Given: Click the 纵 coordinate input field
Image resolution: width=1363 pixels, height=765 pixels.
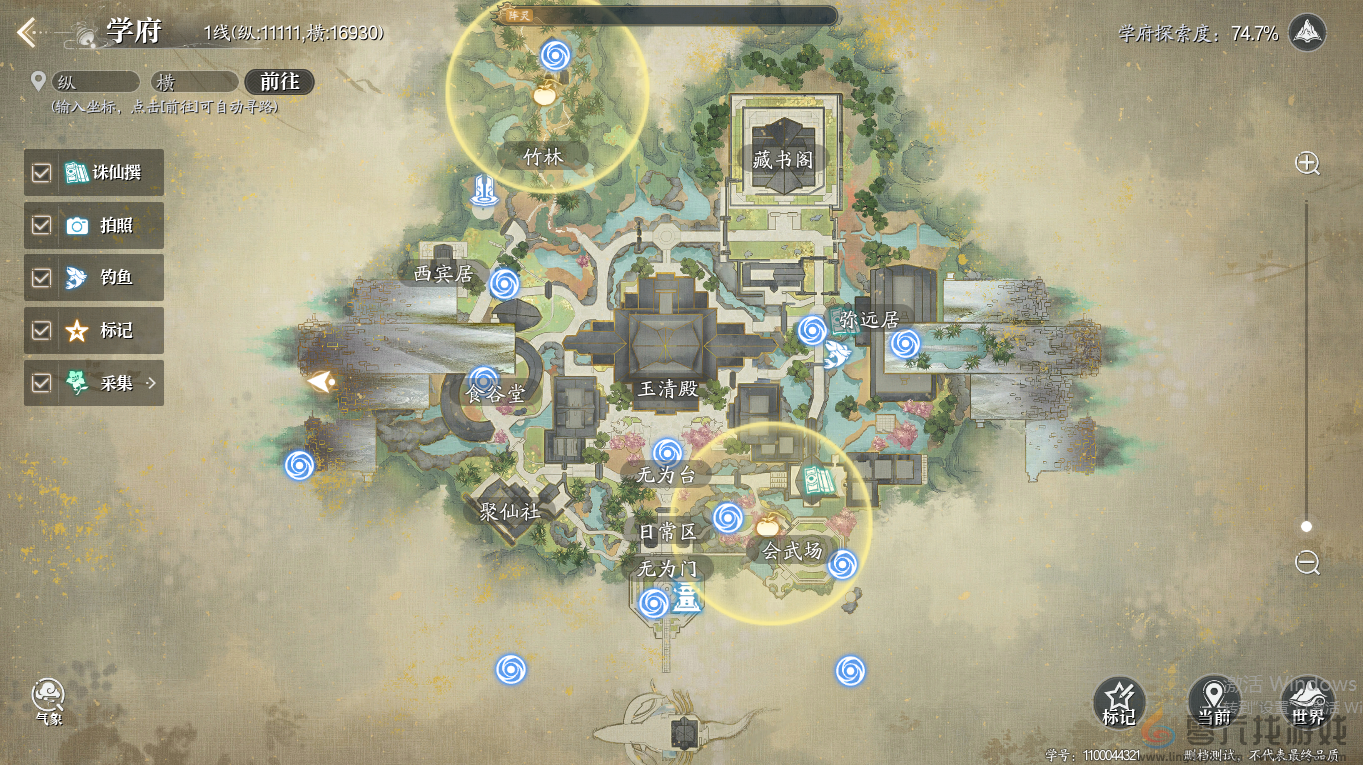Looking at the screenshot, I should pyautogui.click(x=94, y=82).
